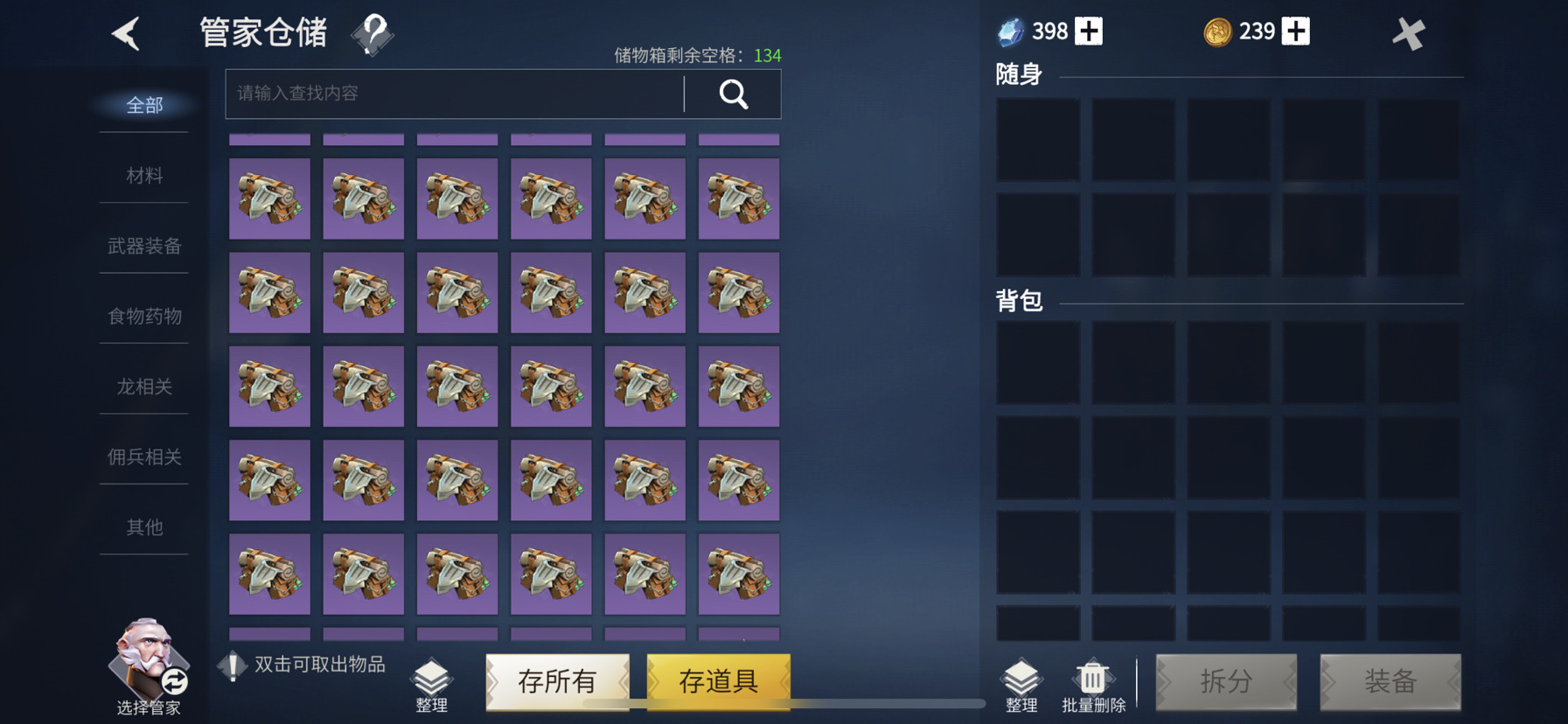Select the 龙相关 category tab
This screenshot has height=724, width=1568.
(144, 386)
